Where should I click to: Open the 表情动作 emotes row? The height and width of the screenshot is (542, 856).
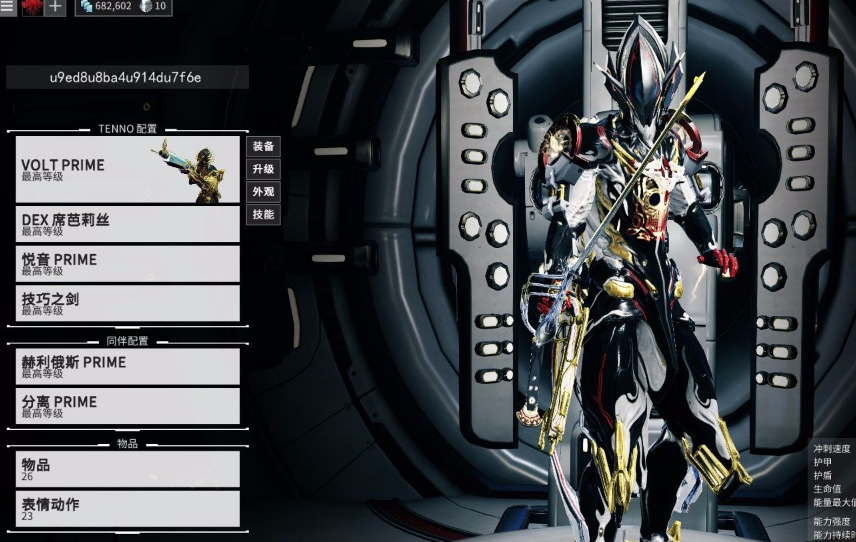point(128,509)
